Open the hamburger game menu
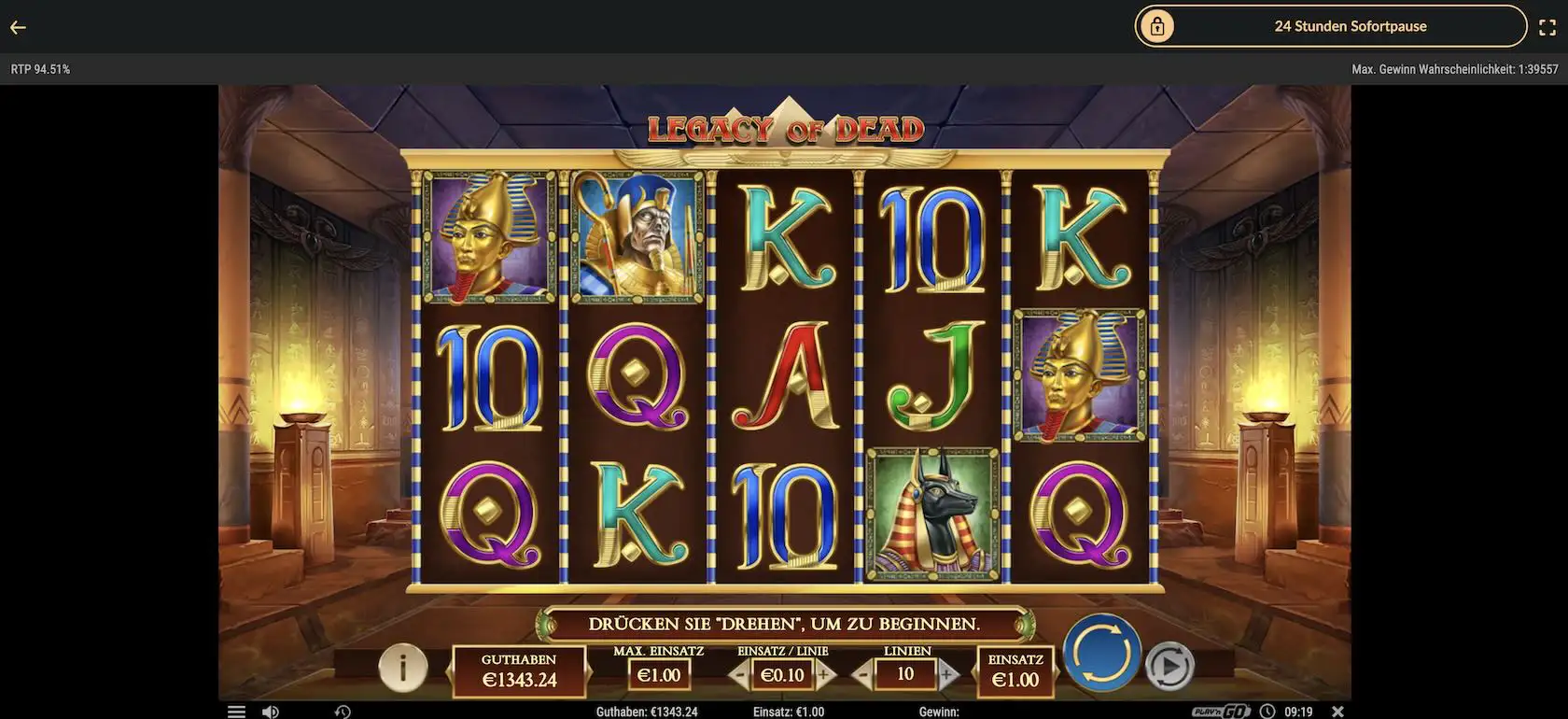The width and height of the screenshot is (1568, 719). [235, 710]
